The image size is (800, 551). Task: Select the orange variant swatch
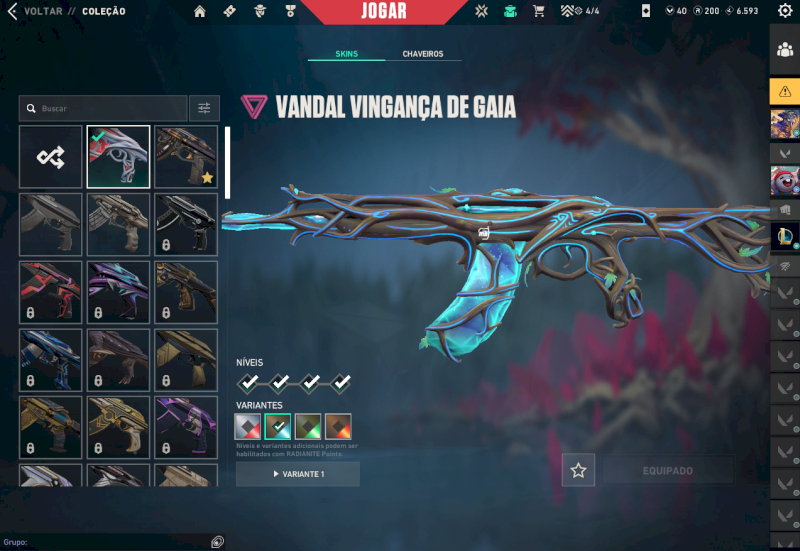338,427
